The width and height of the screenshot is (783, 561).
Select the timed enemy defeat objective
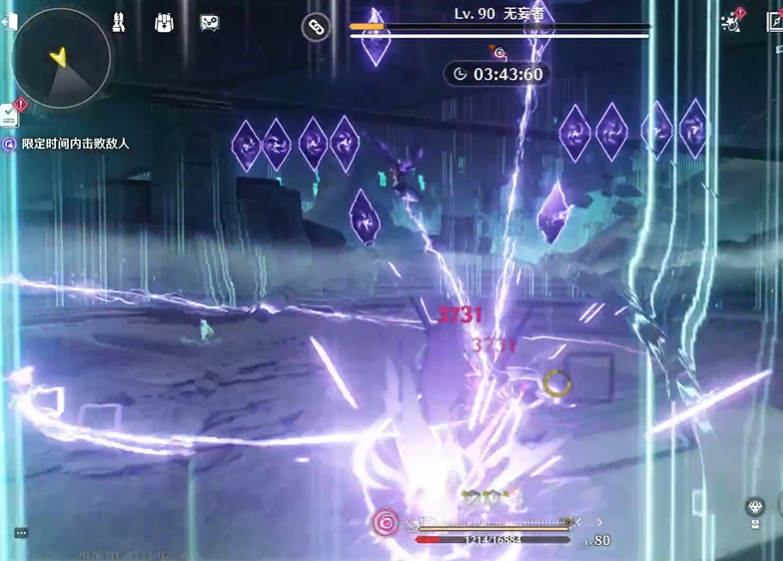pos(75,144)
